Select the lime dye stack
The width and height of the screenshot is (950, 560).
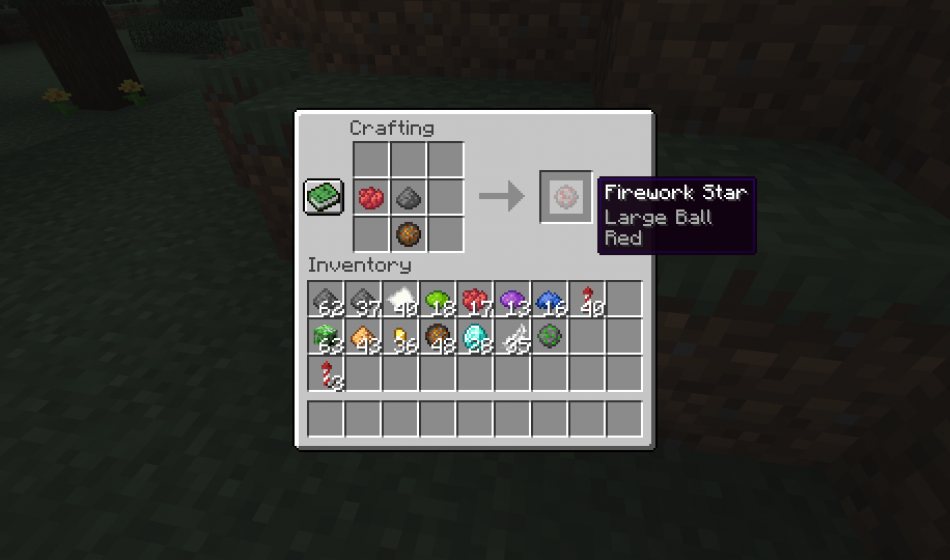437,300
